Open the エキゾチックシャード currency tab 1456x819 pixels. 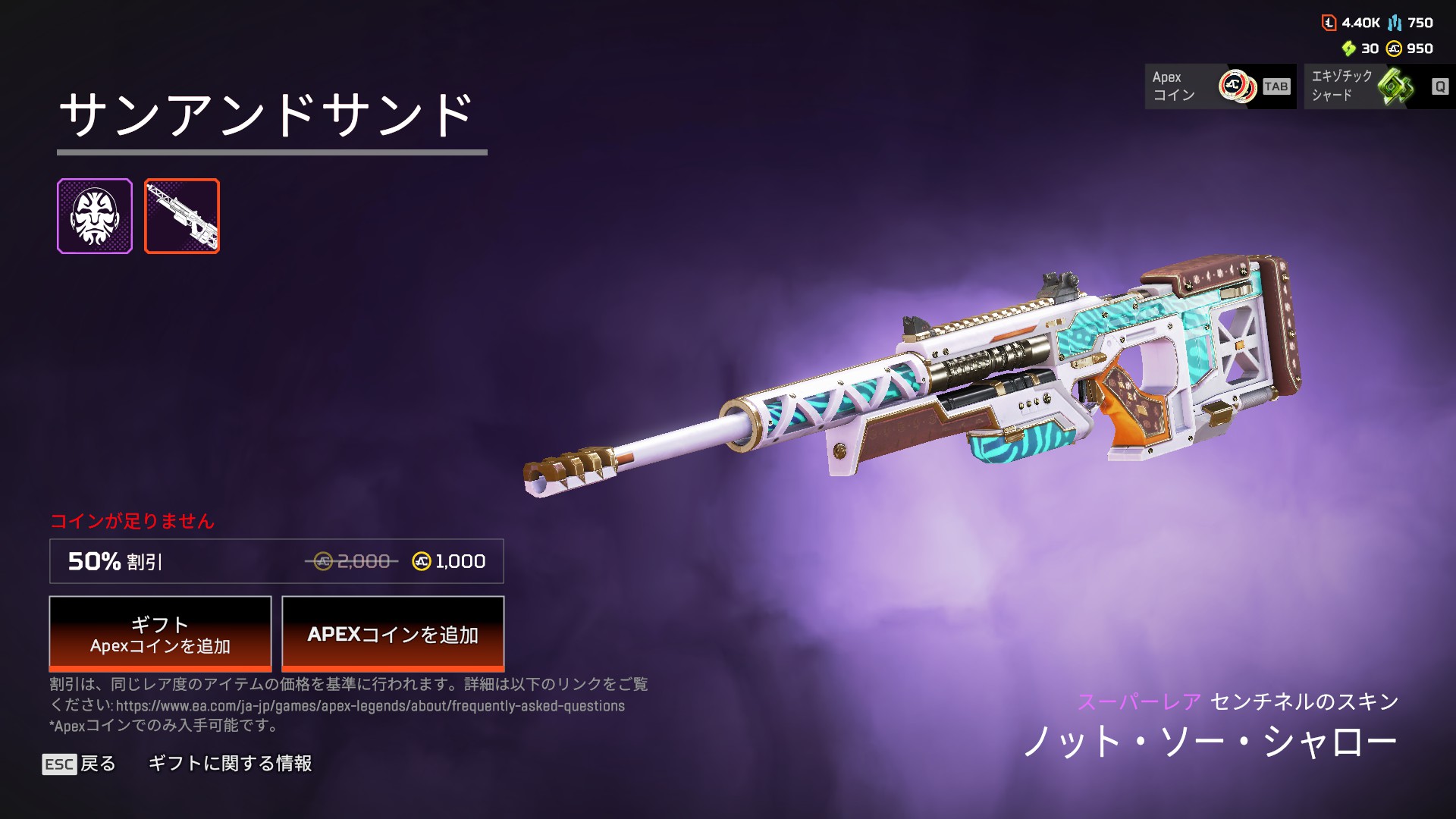click(1378, 86)
